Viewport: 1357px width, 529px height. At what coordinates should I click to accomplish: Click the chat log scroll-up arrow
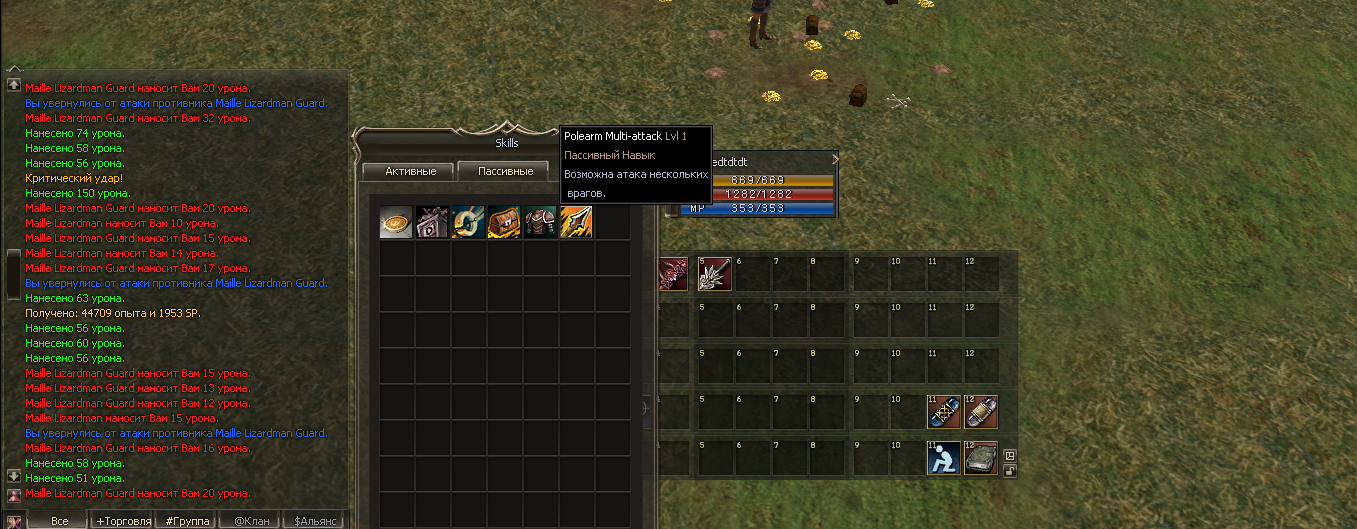click(14, 86)
